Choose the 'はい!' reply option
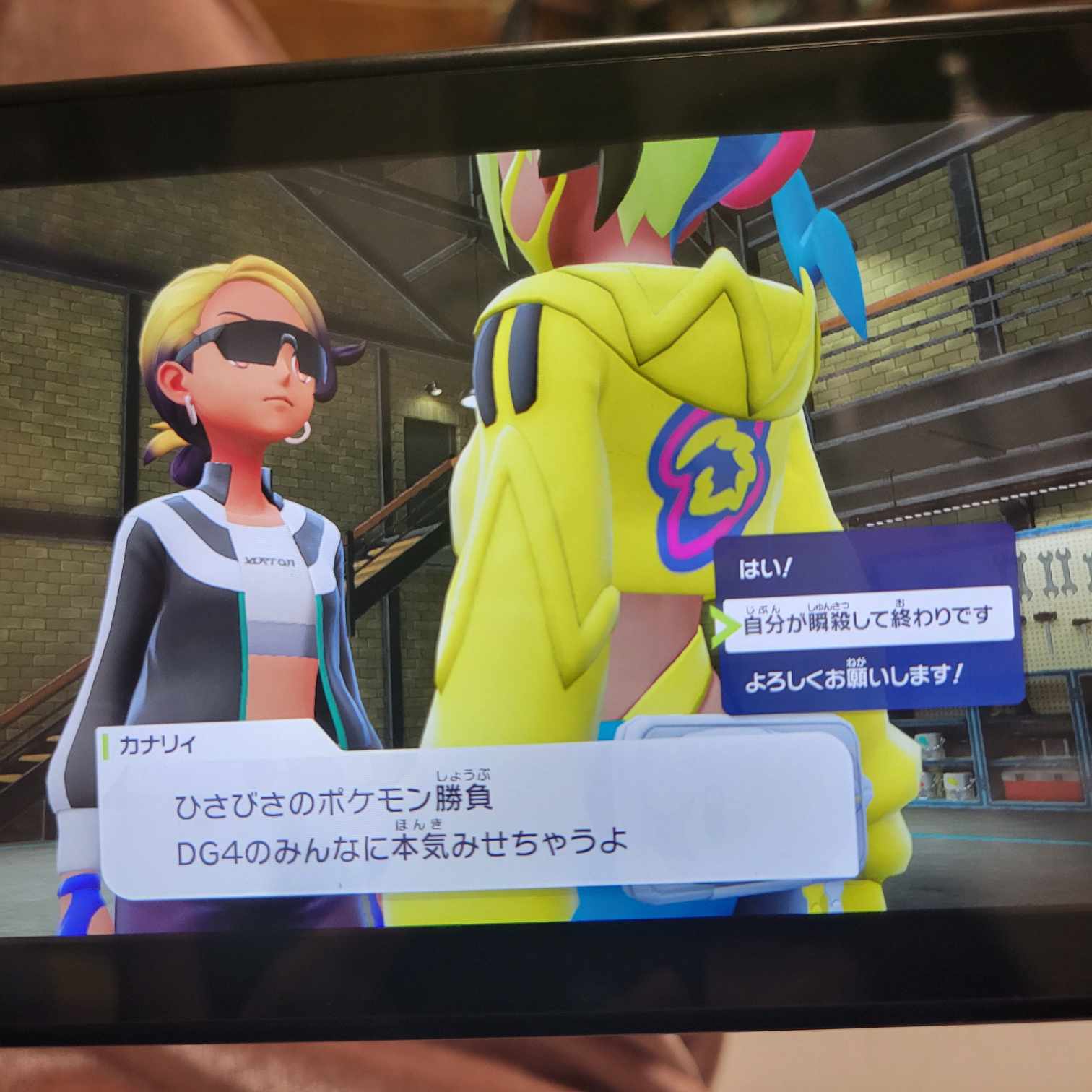The image size is (1092, 1092). pos(766,570)
